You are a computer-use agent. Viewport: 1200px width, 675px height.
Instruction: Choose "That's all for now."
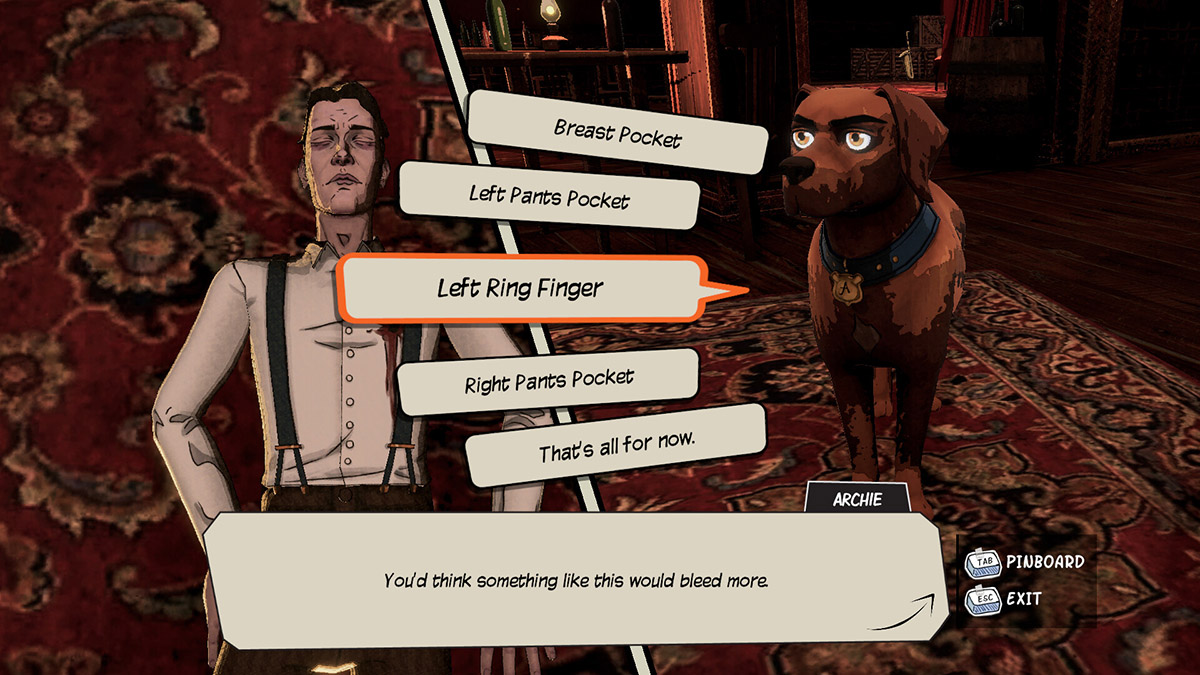point(616,446)
